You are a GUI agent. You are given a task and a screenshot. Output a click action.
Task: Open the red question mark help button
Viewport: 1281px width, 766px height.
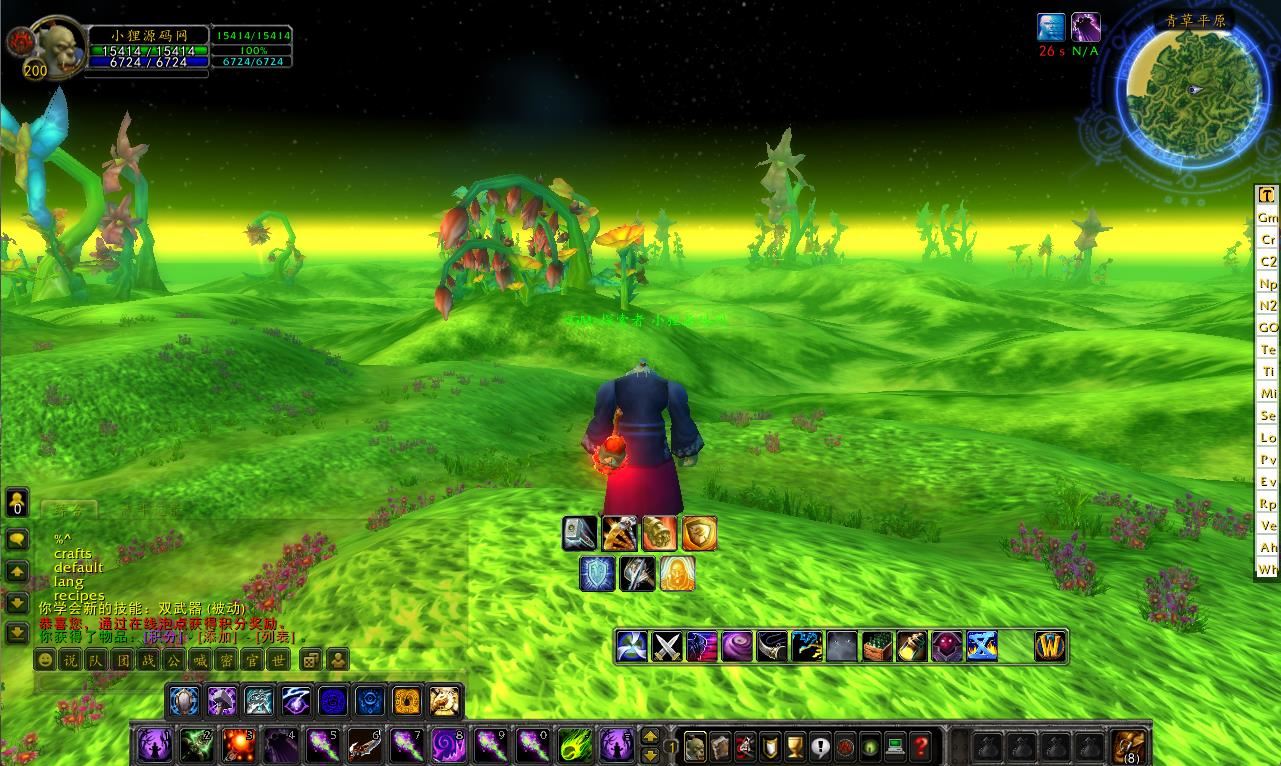920,746
